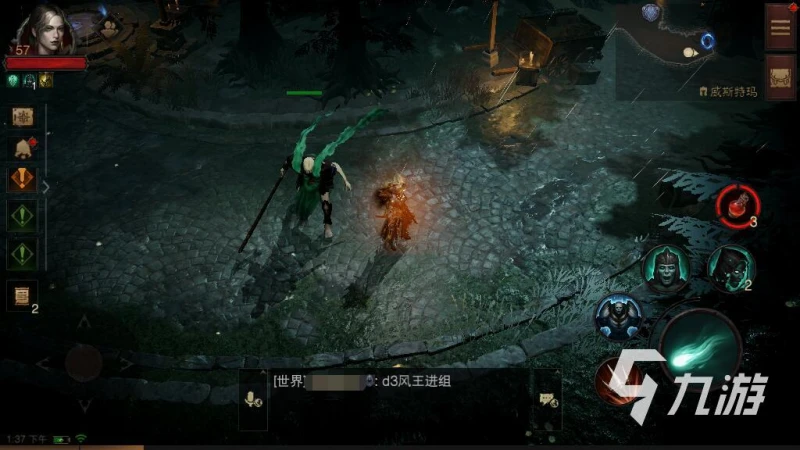Viewport: 800px width, 450px height.
Task: Open the hamburger main menu
Action: pos(780,25)
